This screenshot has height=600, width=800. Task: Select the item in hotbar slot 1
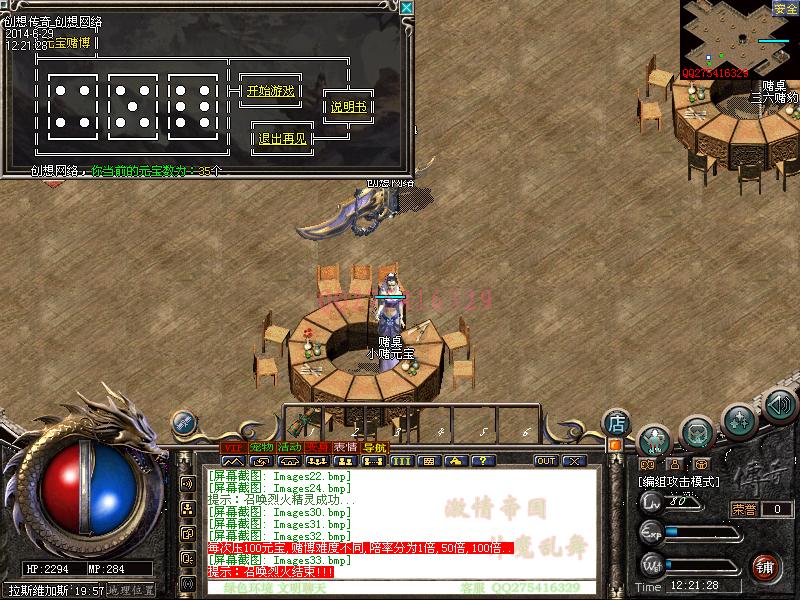307,422
